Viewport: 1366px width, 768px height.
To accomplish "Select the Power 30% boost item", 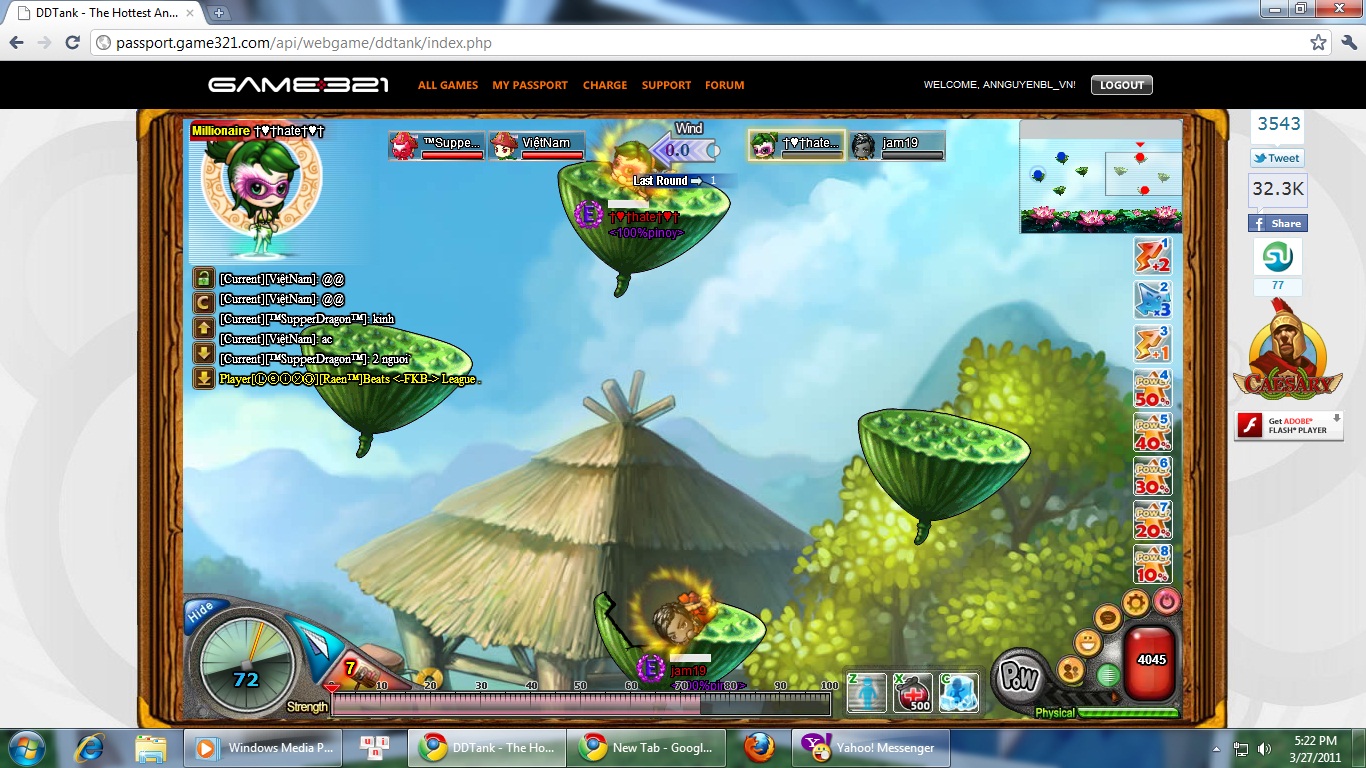I will tap(1152, 476).
